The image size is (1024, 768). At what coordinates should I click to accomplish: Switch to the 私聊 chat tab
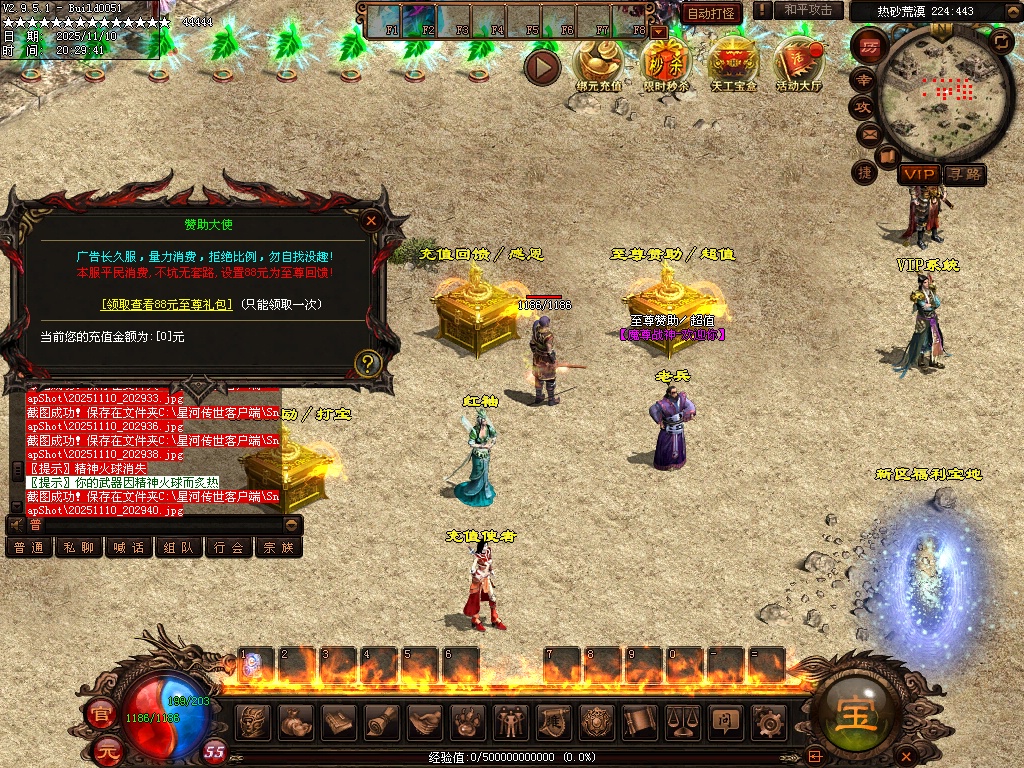(79, 547)
